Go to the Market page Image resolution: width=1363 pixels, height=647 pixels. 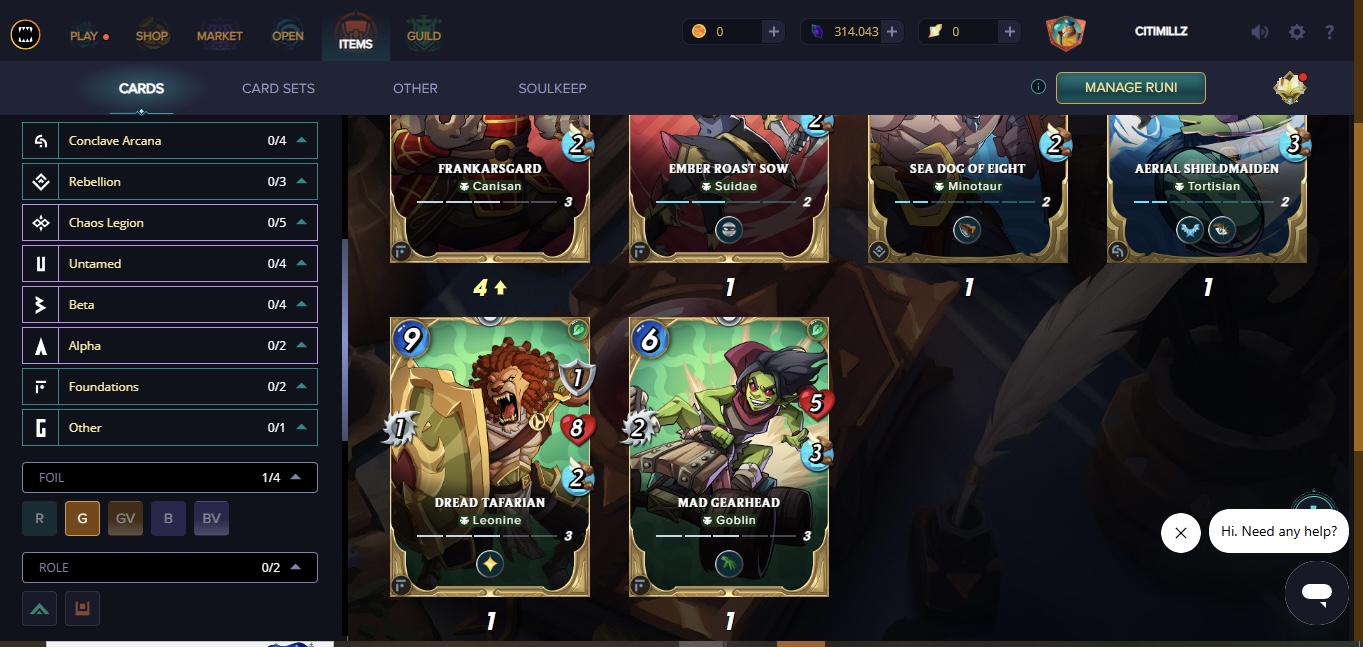click(x=220, y=36)
